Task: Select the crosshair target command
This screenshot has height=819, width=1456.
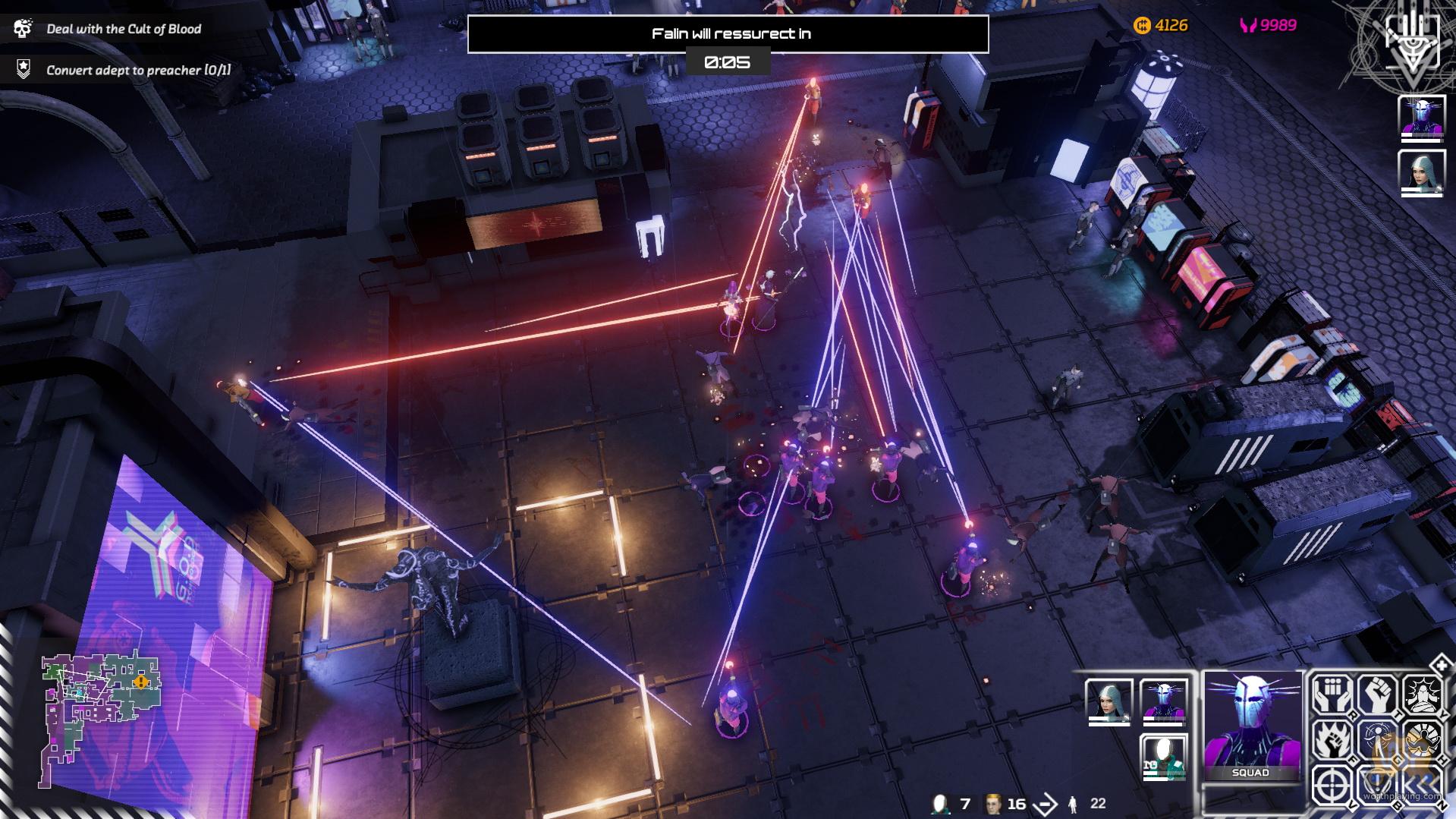Action: point(1331,785)
